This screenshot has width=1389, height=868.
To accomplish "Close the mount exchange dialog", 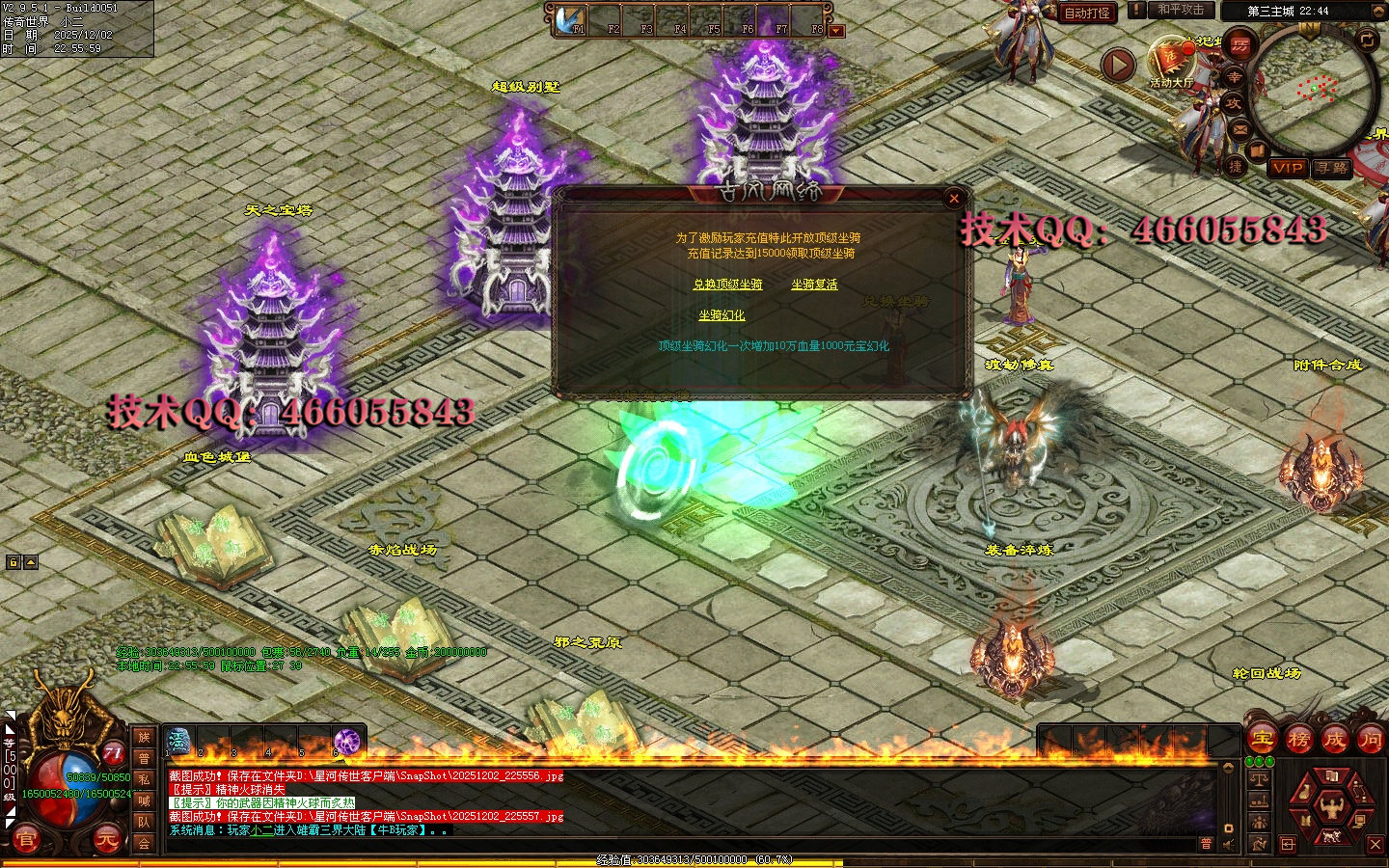I will coord(954,199).
